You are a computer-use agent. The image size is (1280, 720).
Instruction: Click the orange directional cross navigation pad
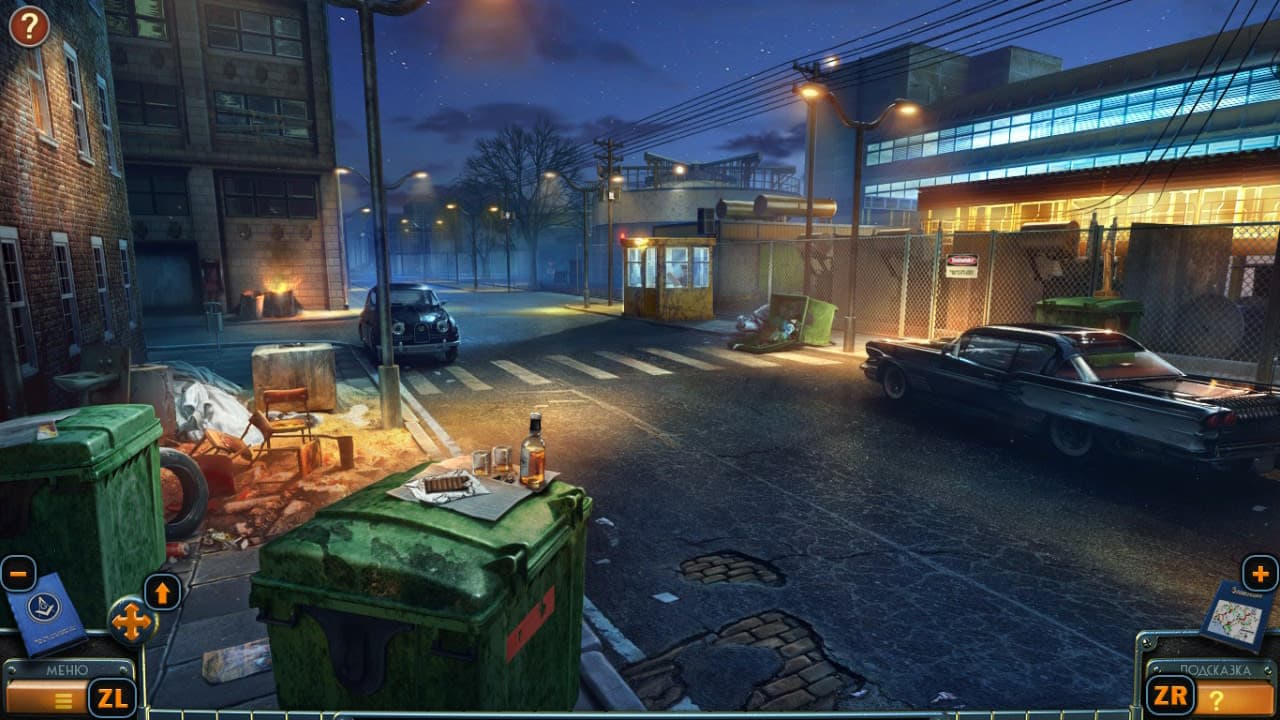(x=131, y=622)
